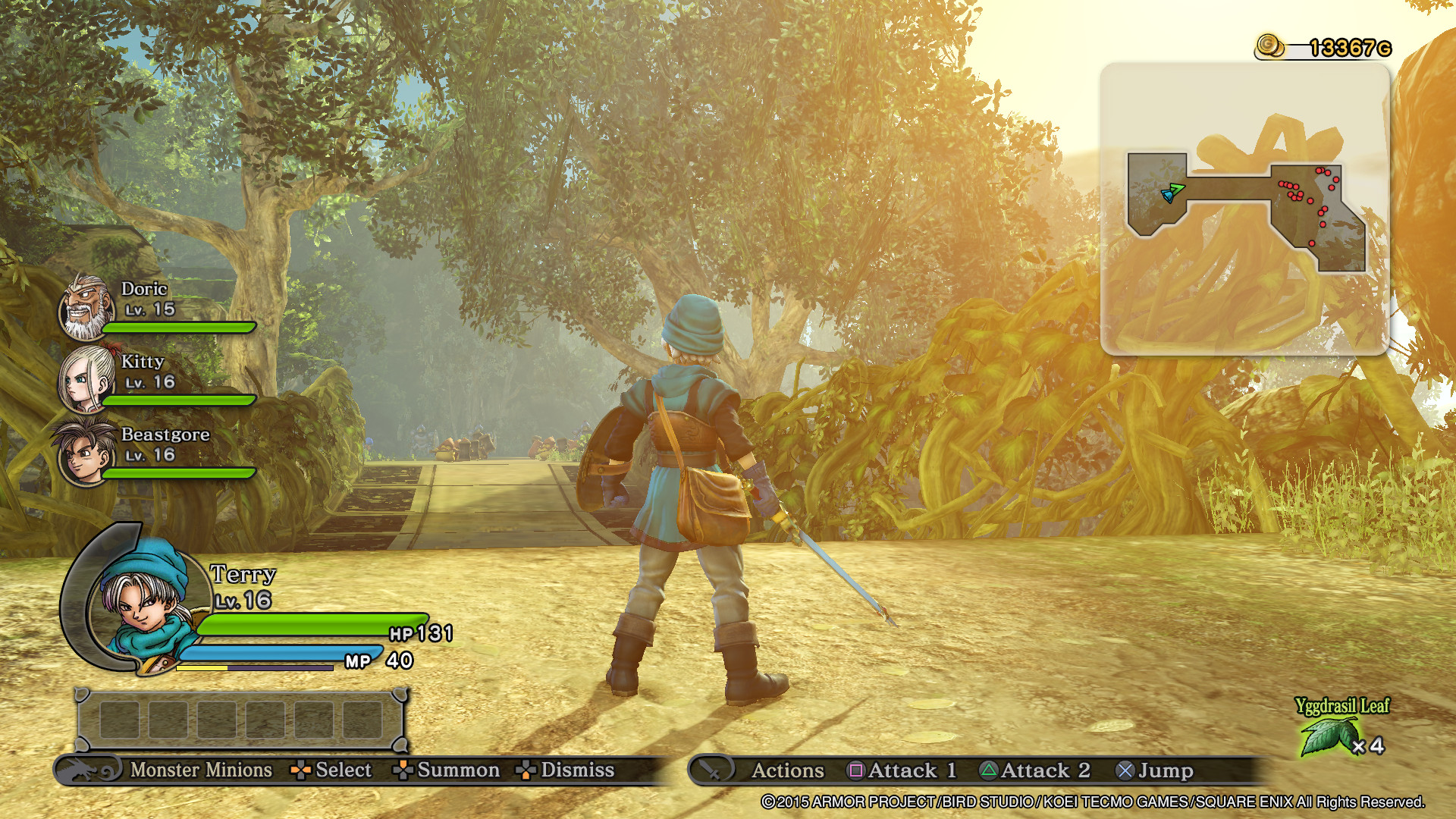Viewport: 1456px width, 819px height.
Task: Open the area minimap
Action: coord(1244,209)
